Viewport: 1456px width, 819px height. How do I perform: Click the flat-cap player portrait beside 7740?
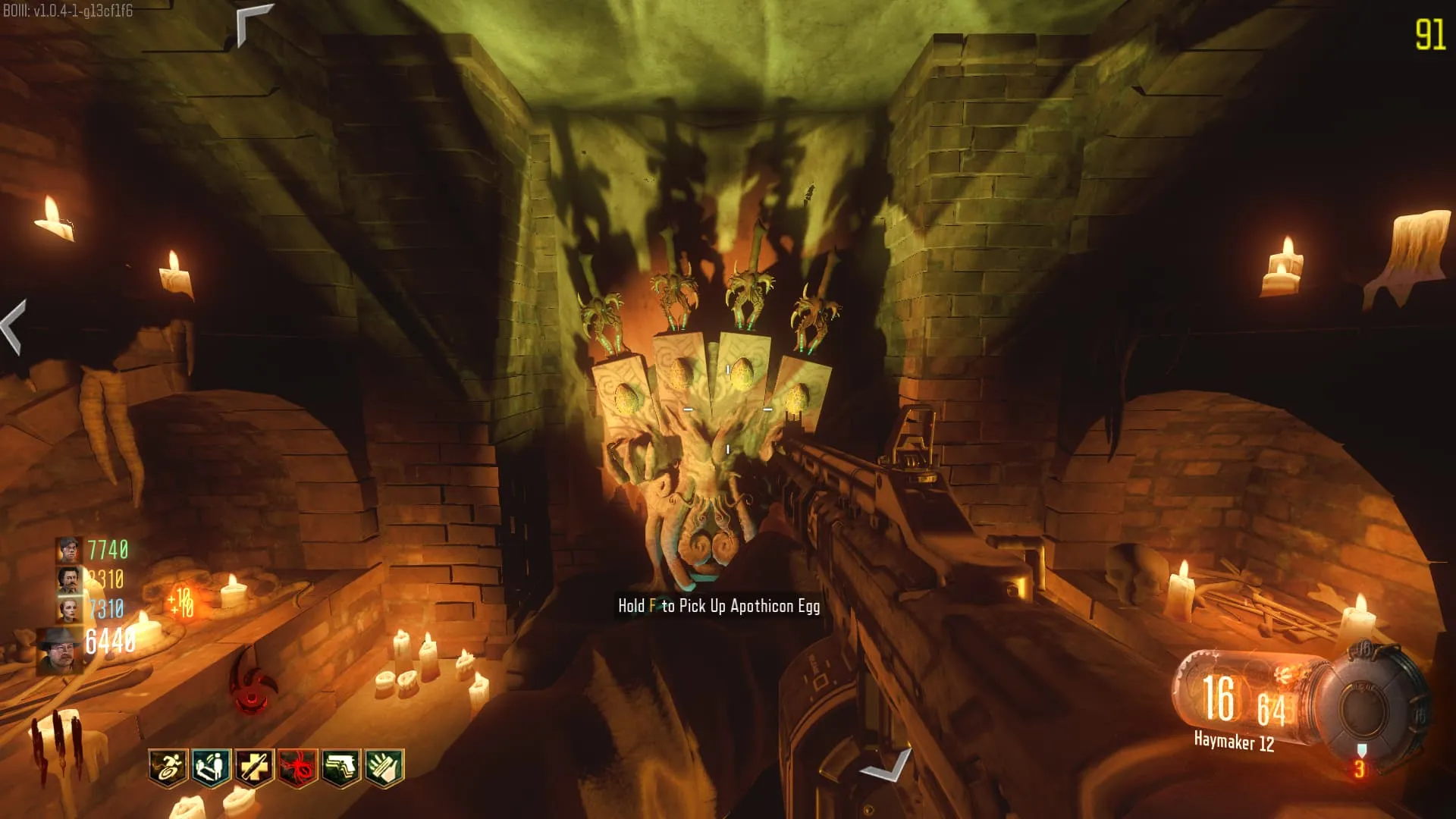68,549
